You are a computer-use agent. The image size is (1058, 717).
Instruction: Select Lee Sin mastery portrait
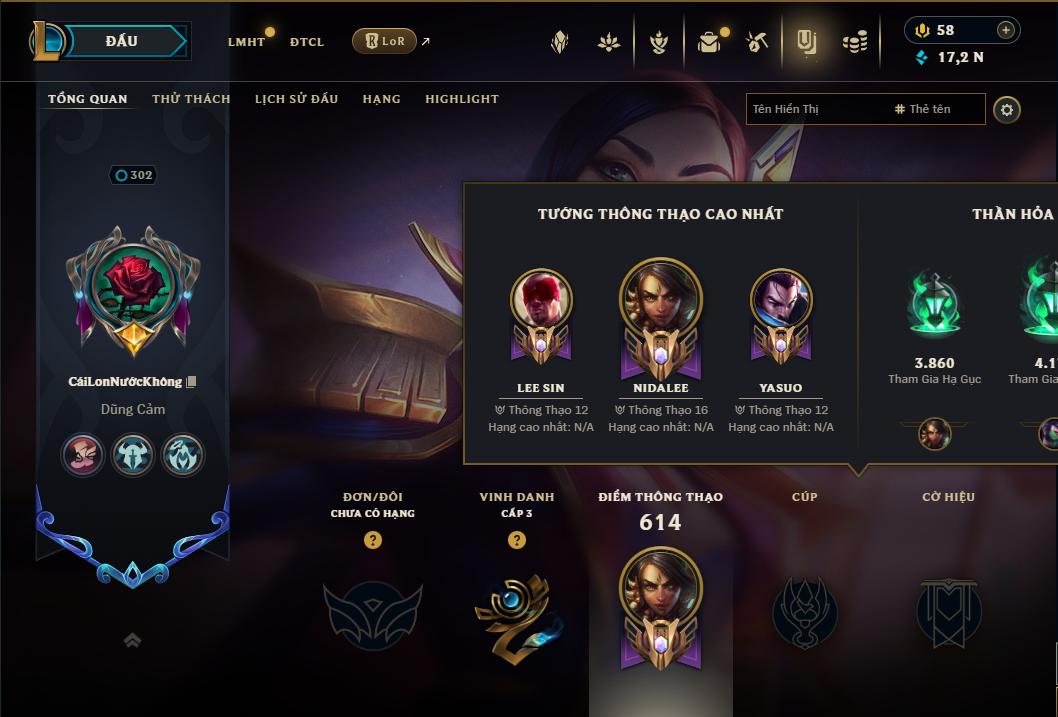541,300
